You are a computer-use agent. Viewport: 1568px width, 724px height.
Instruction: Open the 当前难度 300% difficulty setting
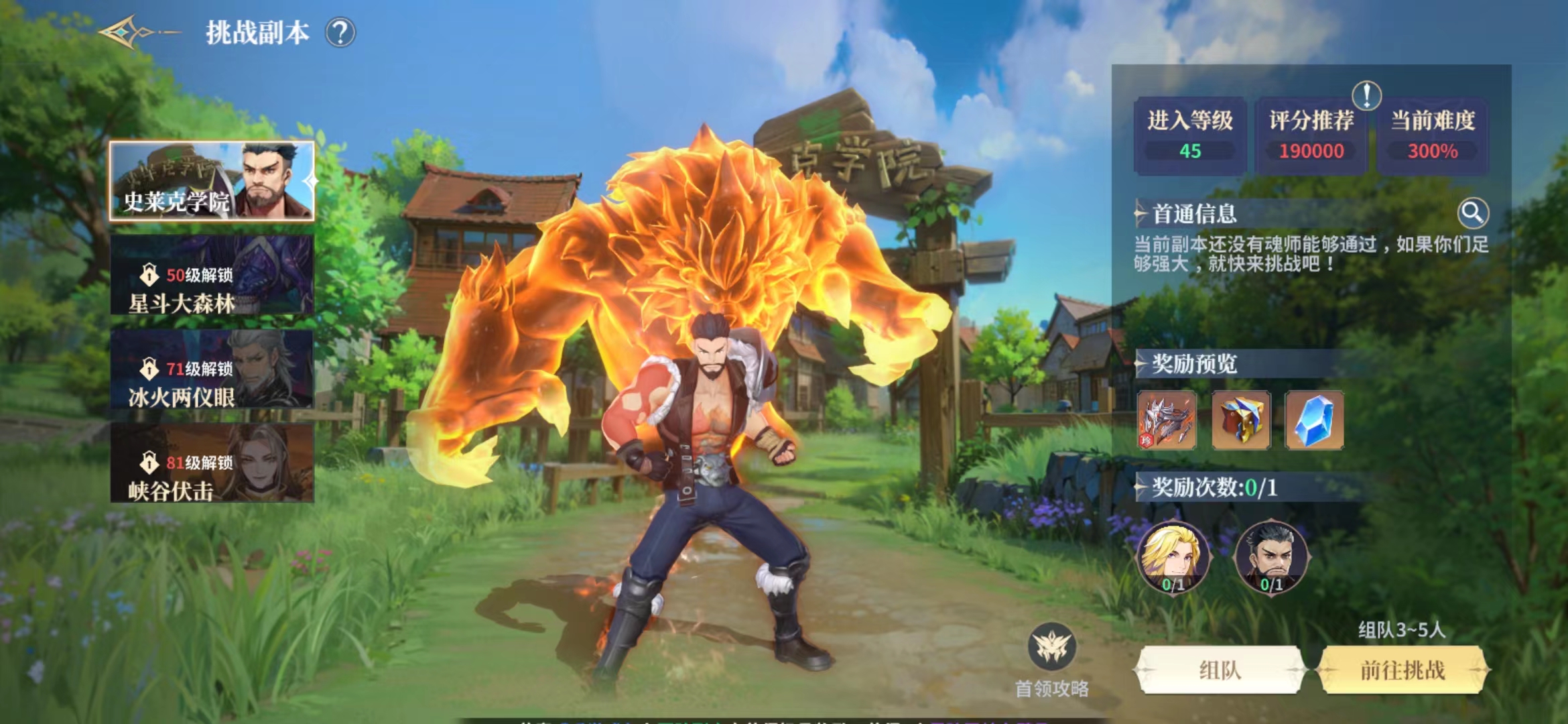[1433, 136]
